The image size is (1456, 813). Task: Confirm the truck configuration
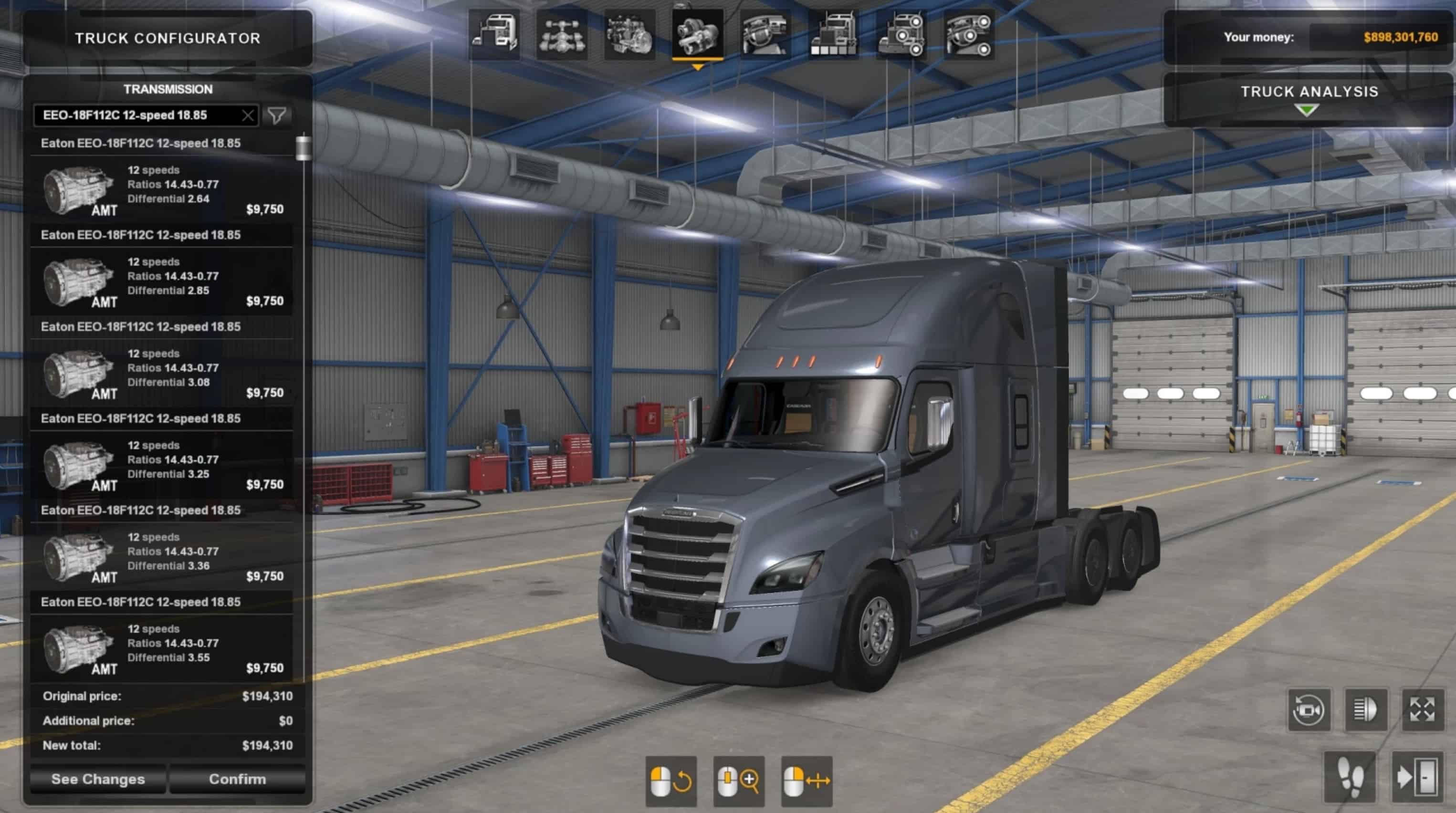(x=237, y=779)
